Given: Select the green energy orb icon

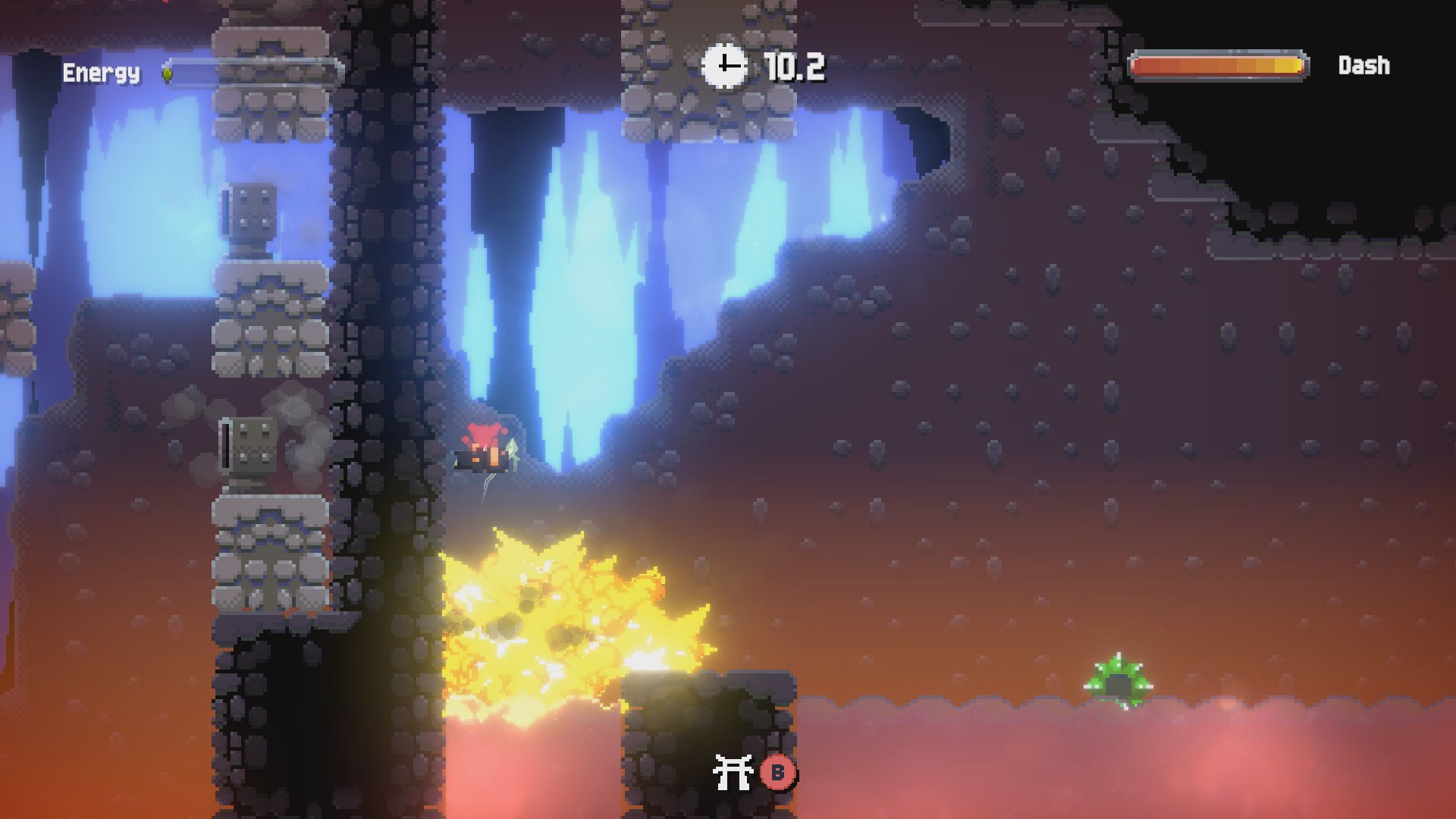Looking at the screenshot, I should point(168,74).
